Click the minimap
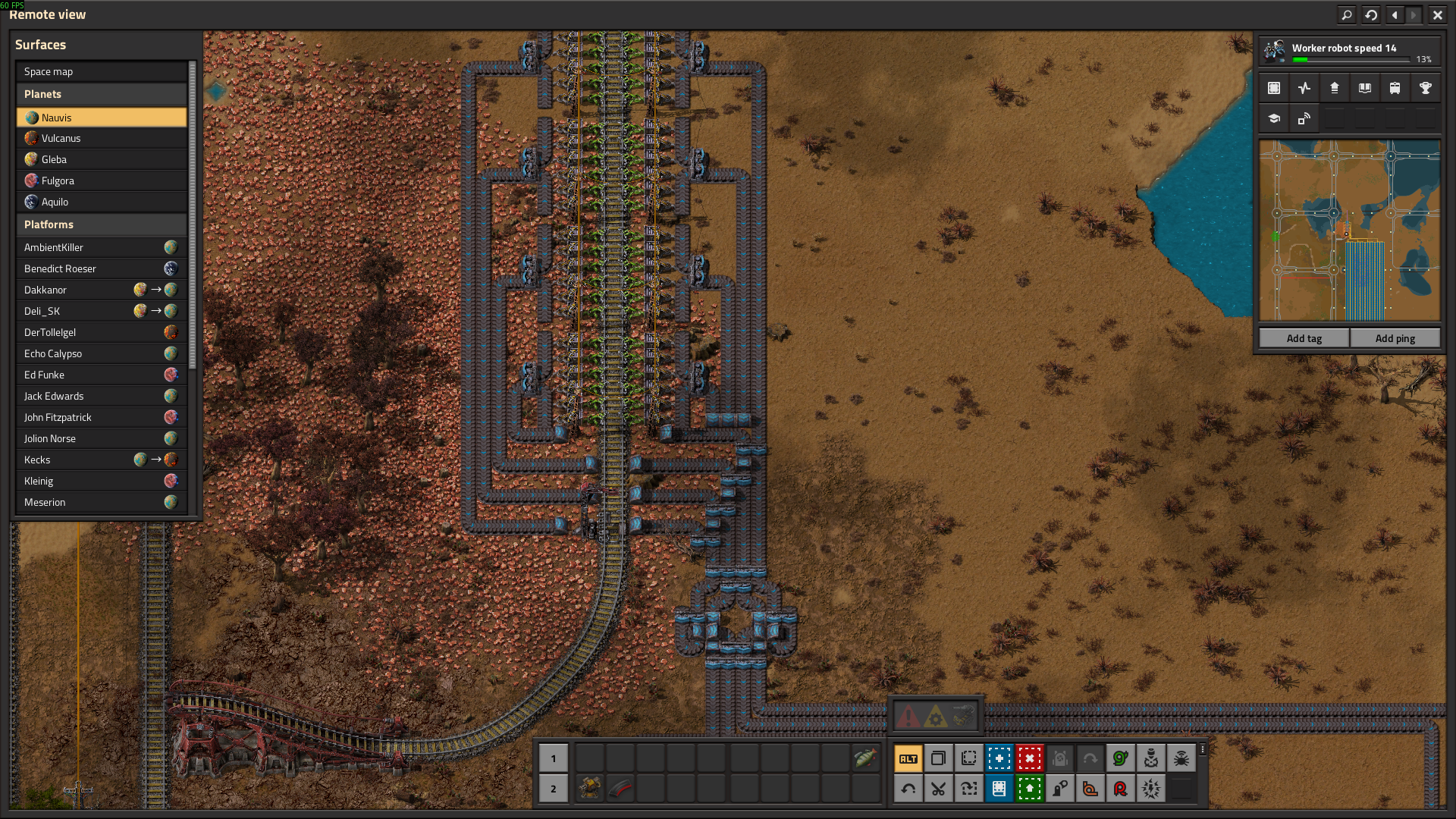Viewport: 1456px width, 819px height. (x=1349, y=230)
